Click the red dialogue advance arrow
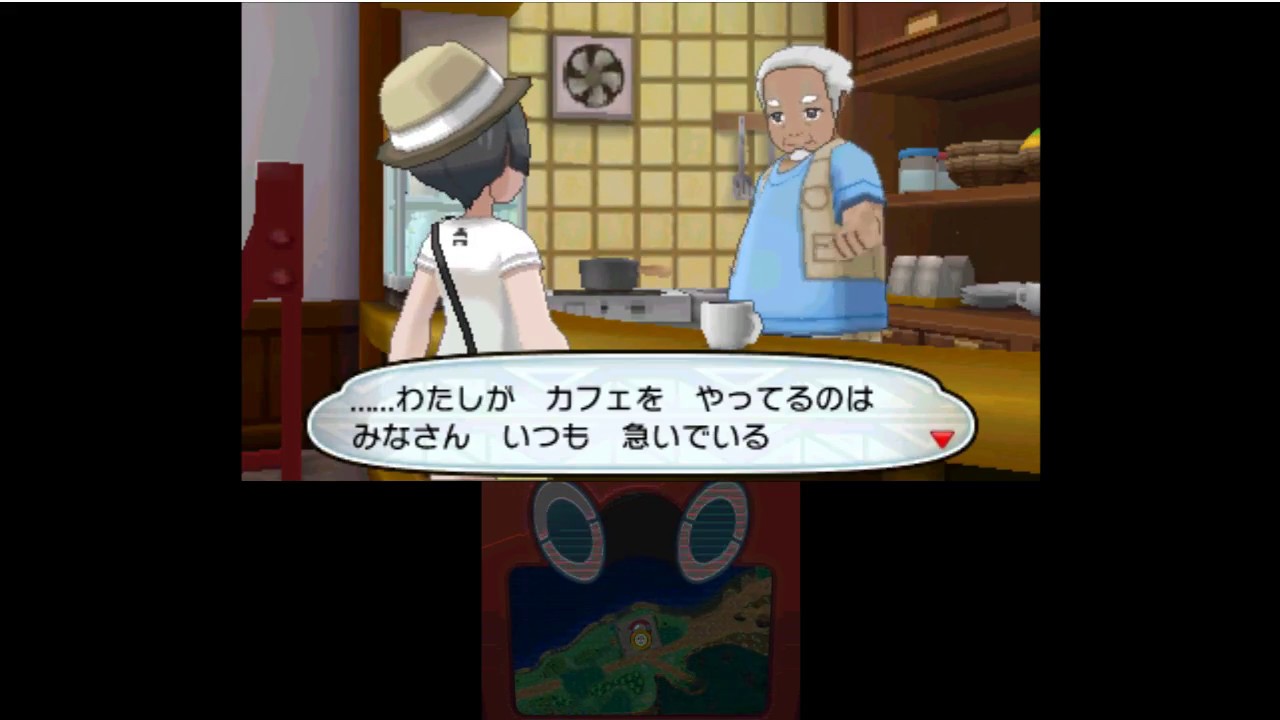 (942, 438)
